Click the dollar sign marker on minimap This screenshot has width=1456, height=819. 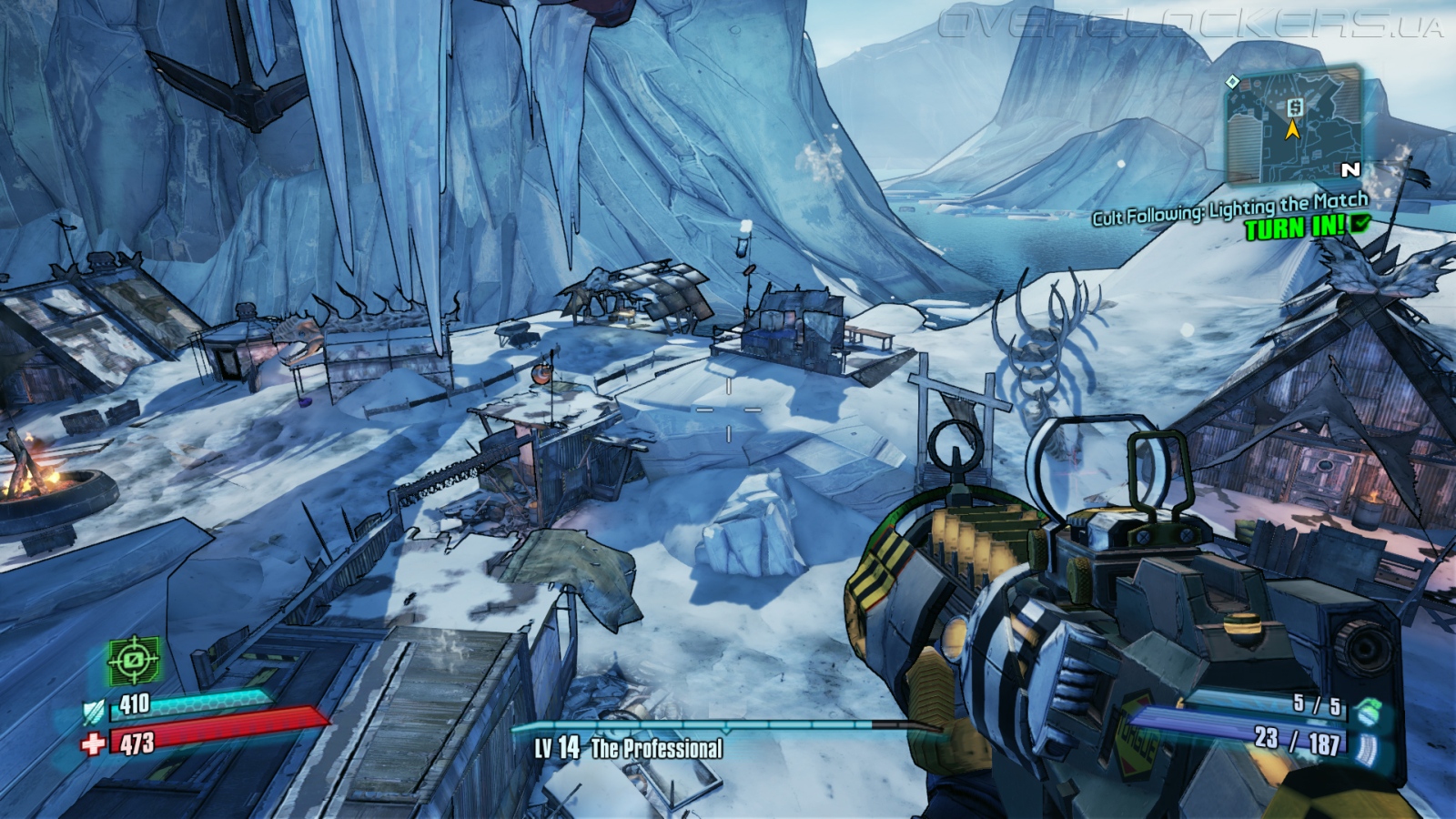click(1295, 107)
